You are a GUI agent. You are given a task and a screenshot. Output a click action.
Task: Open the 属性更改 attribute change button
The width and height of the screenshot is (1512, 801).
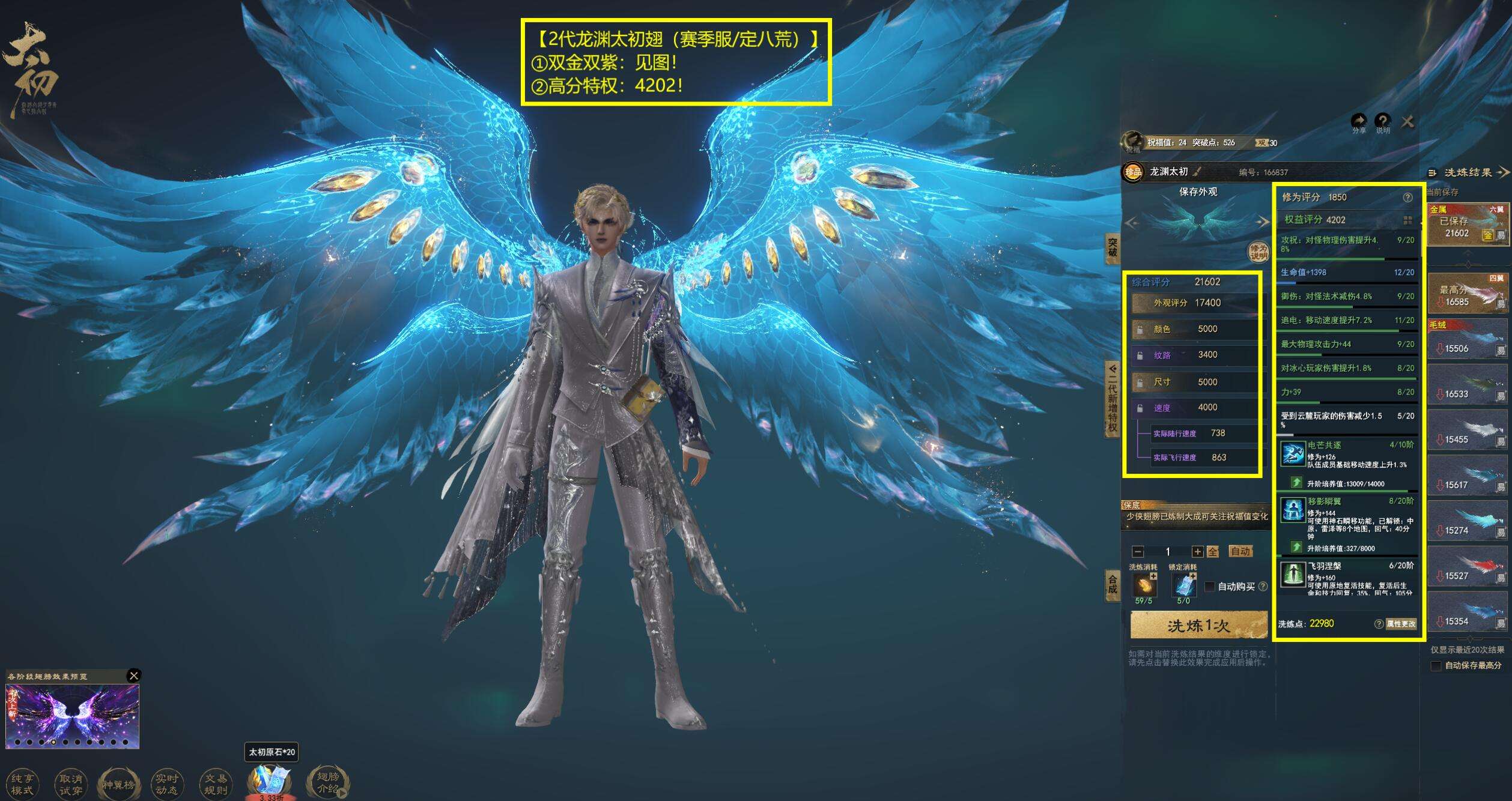1401,624
